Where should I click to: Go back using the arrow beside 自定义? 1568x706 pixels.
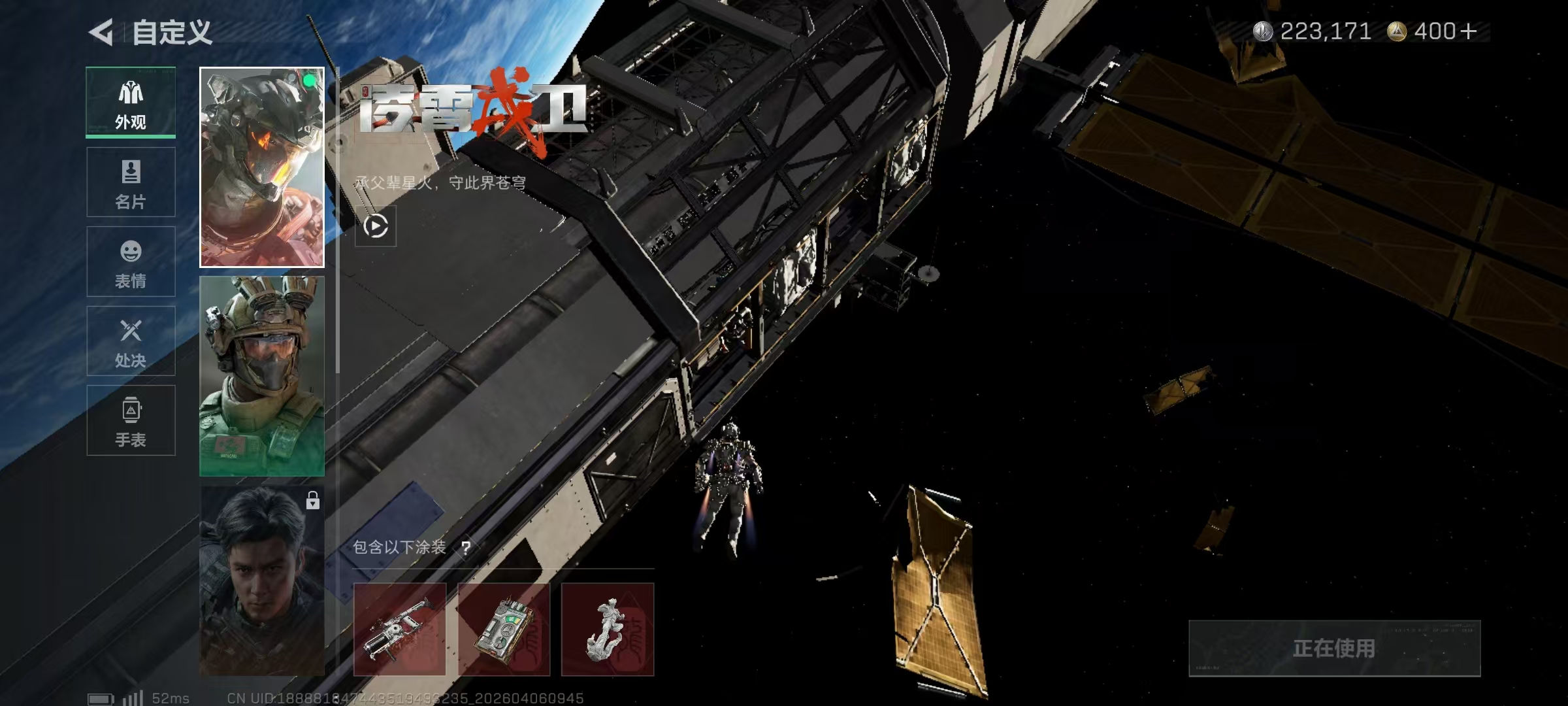pos(102,32)
